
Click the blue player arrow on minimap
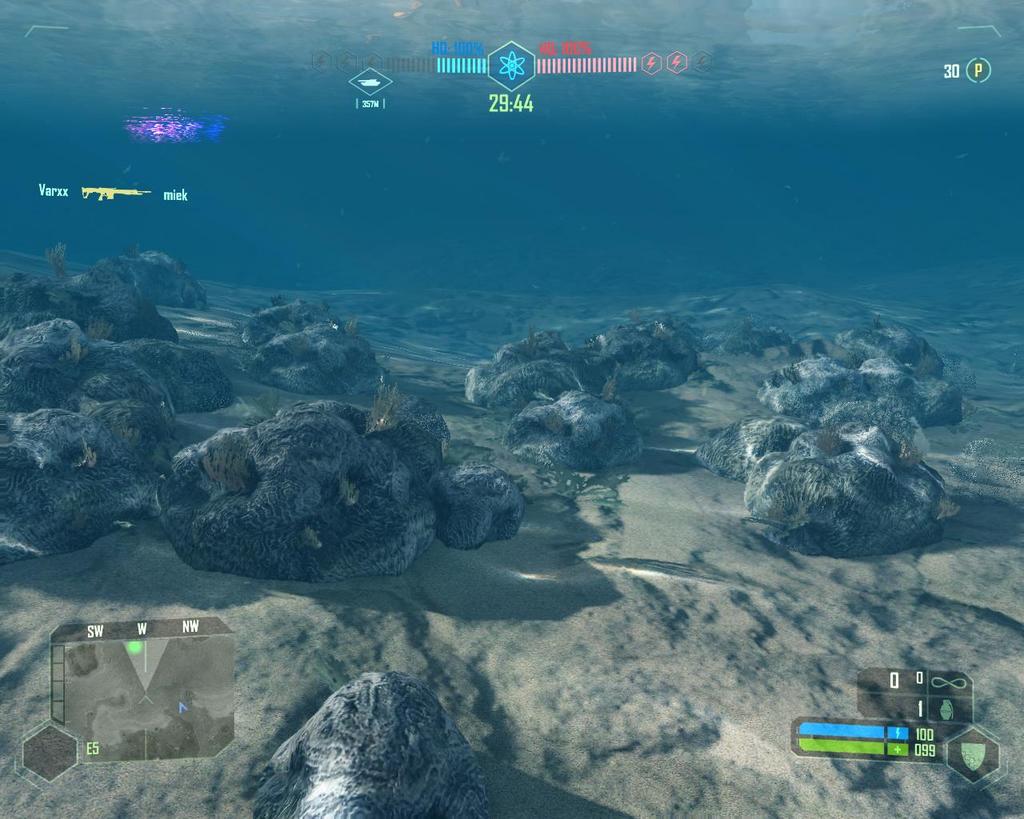point(182,707)
